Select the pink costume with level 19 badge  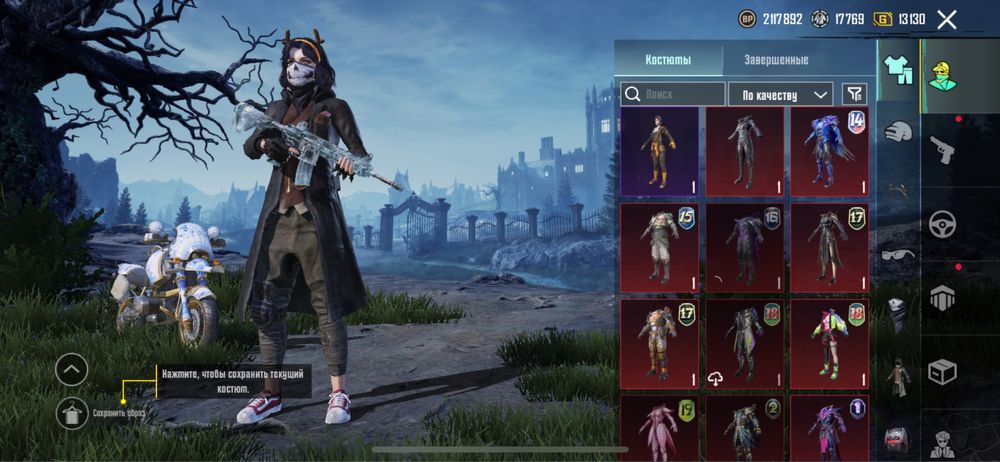pyautogui.click(x=659, y=428)
